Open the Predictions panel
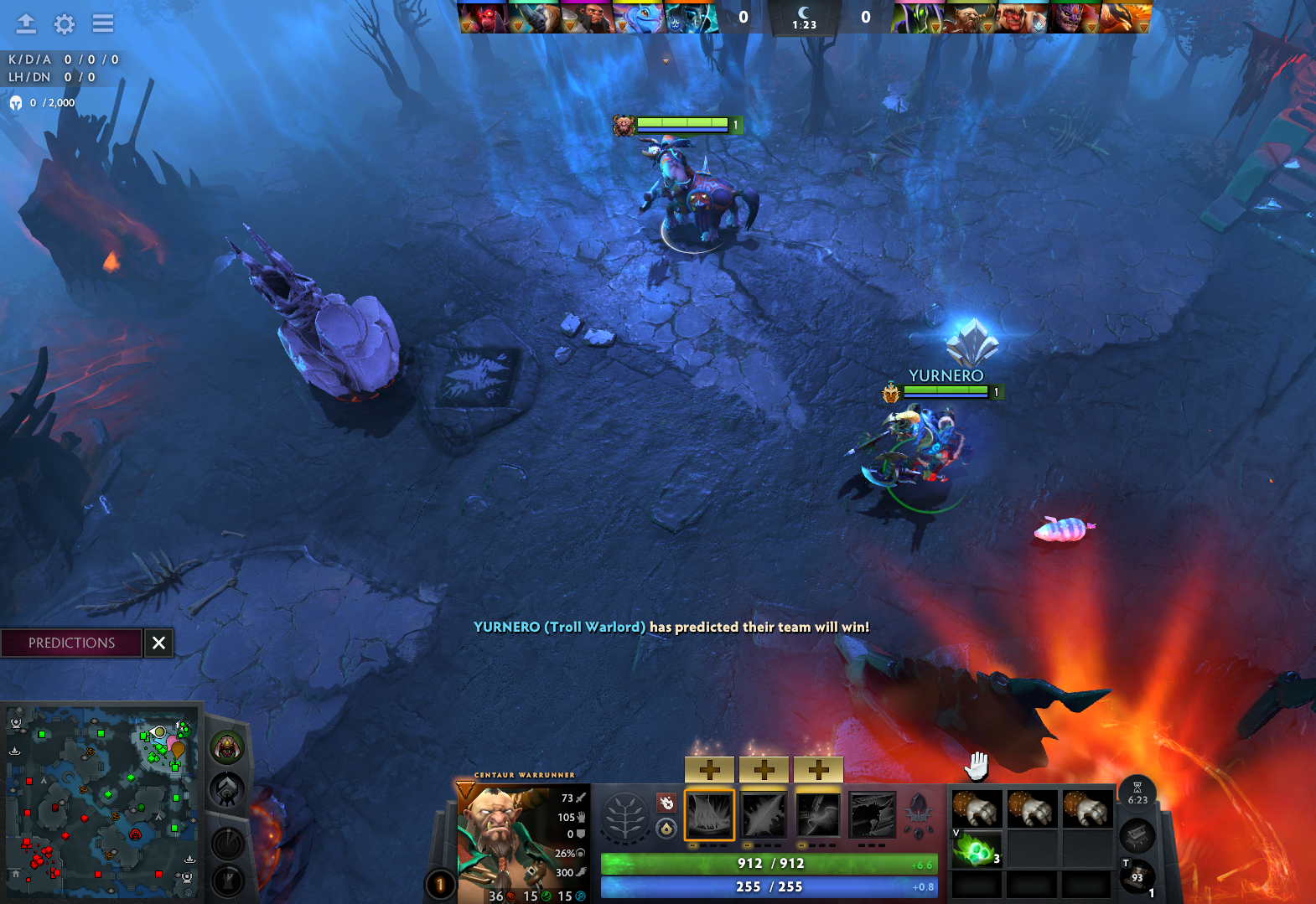This screenshot has height=904, width=1316. (x=71, y=643)
